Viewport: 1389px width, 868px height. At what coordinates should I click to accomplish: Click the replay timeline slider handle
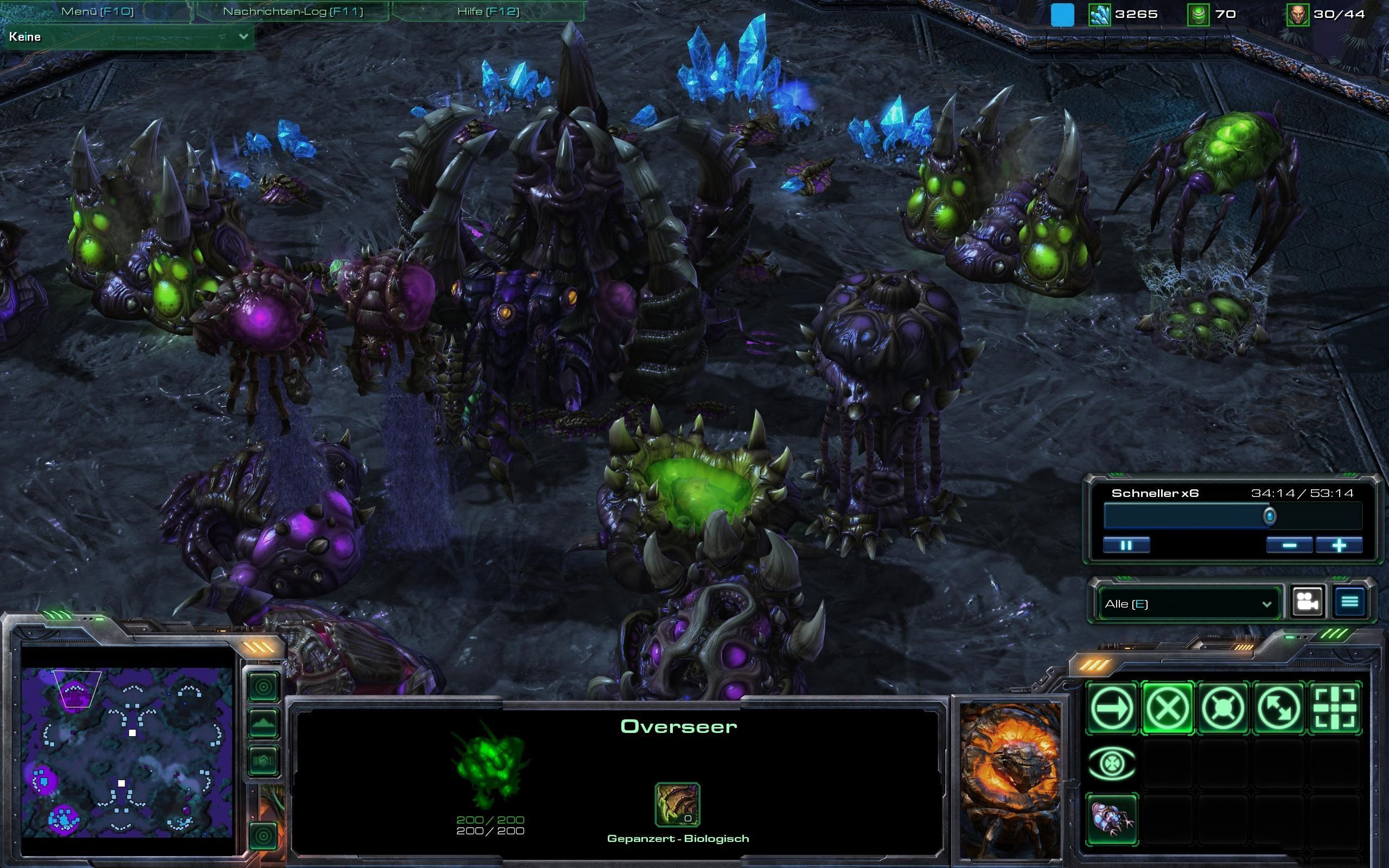[1270, 516]
